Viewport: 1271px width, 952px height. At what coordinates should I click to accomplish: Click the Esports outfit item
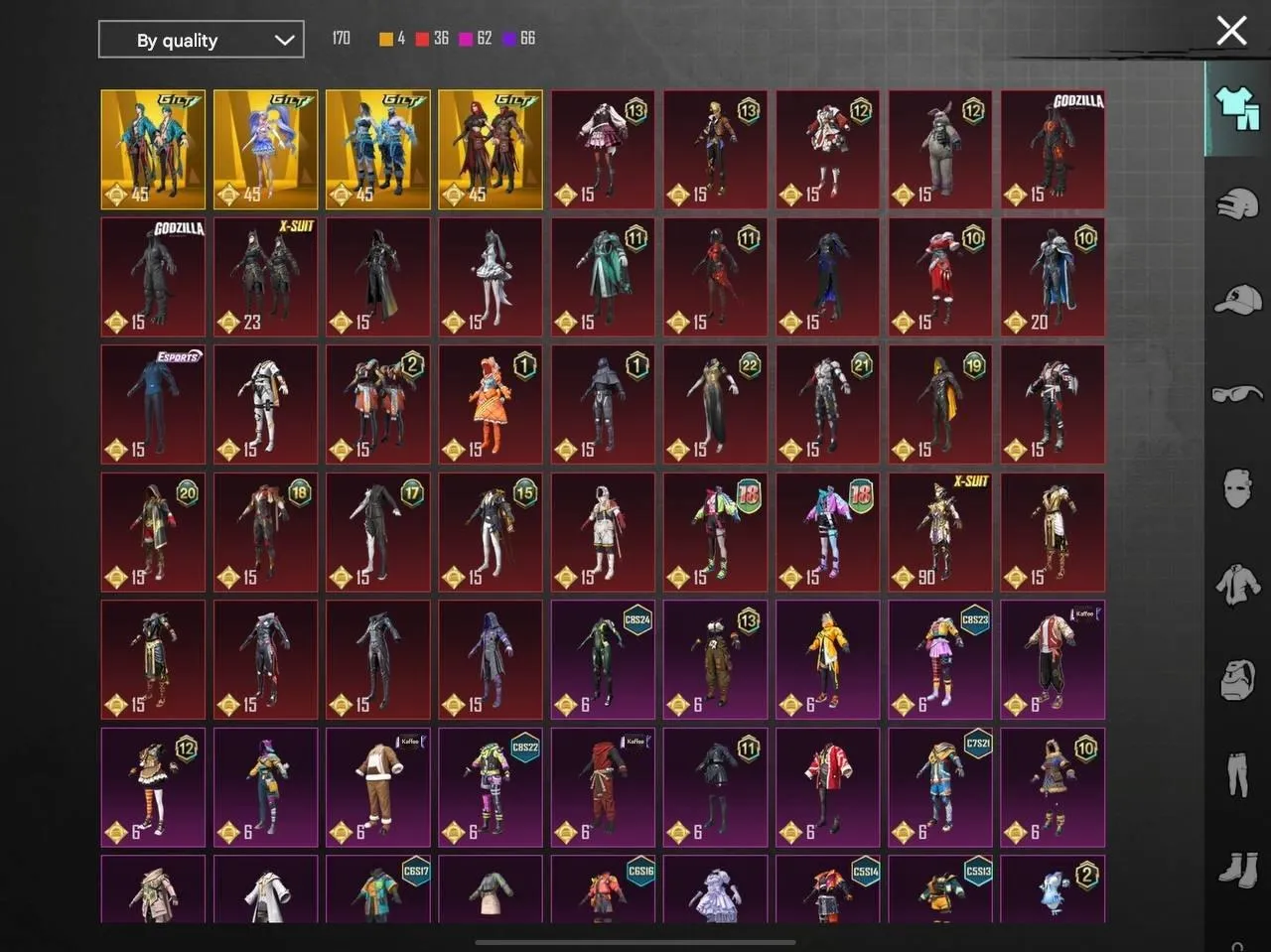point(152,404)
